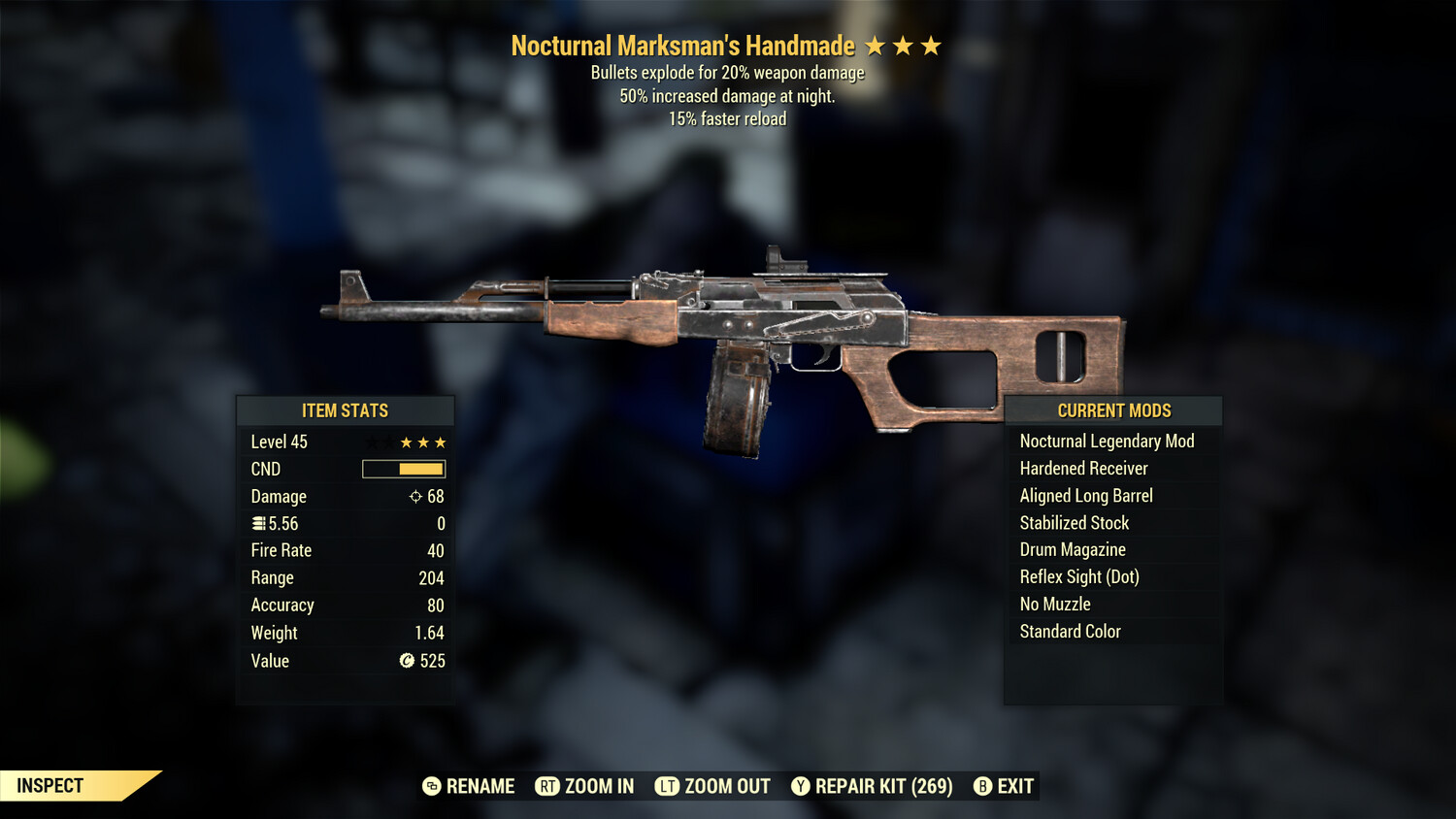Click the LT button icon beside ZOOM OUT

[x=668, y=786]
